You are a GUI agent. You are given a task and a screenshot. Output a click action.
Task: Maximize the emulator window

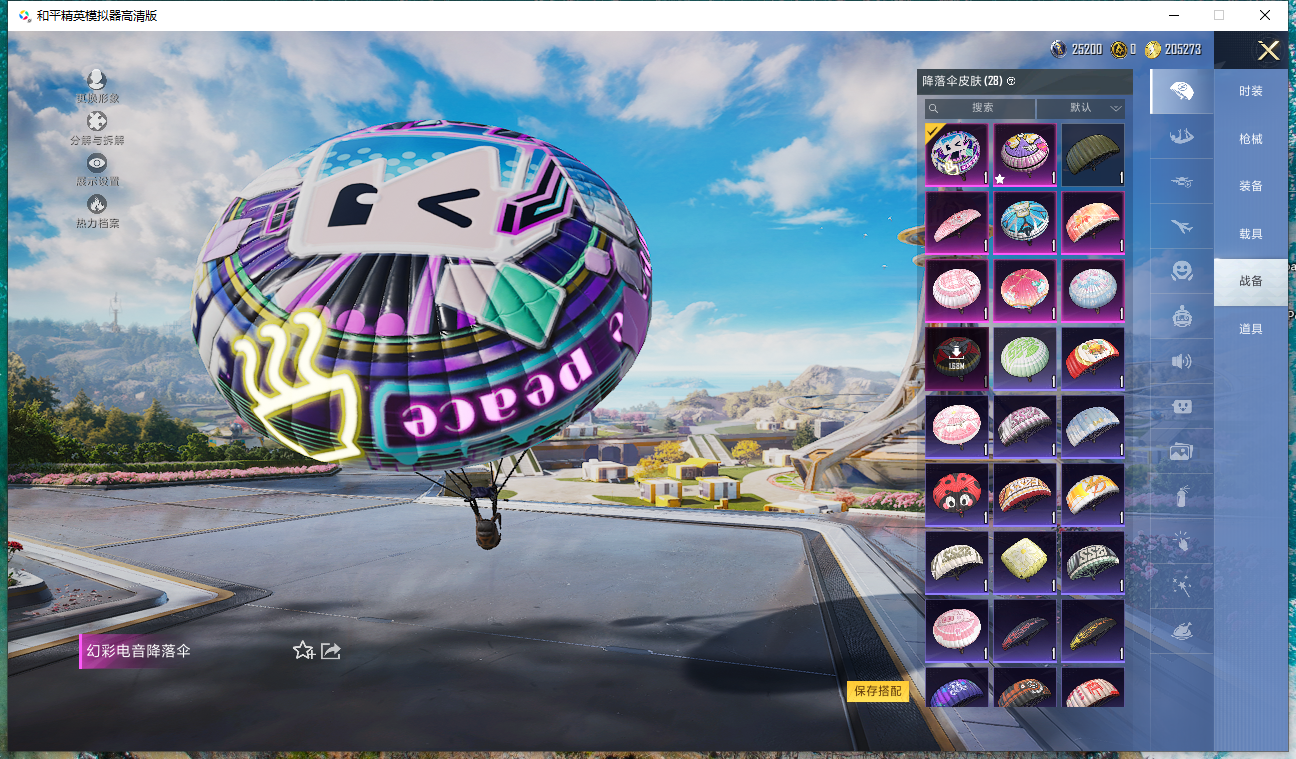[x=1219, y=15]
